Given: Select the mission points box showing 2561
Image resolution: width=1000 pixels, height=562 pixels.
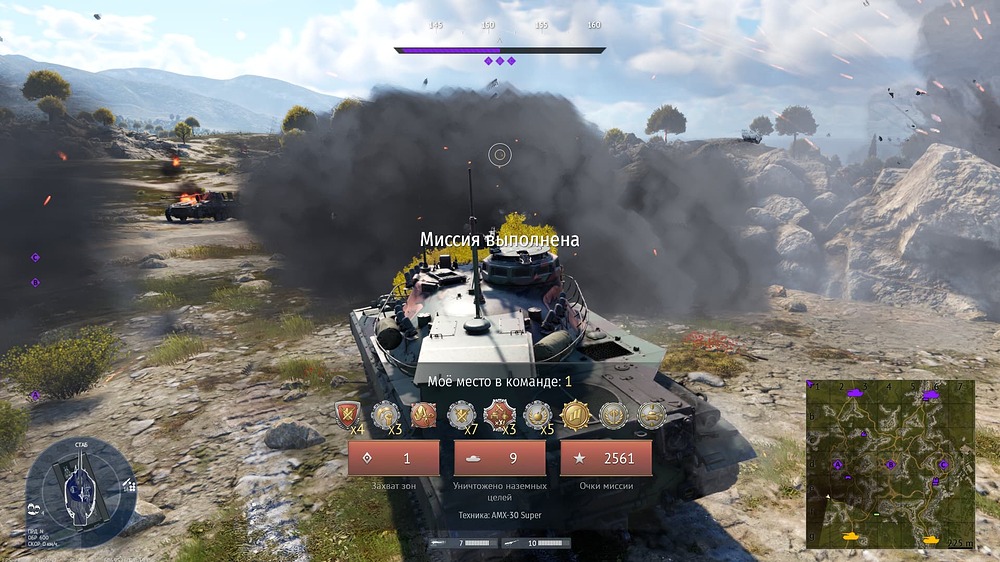Looking at the screenshot, I should pos(606,458).
